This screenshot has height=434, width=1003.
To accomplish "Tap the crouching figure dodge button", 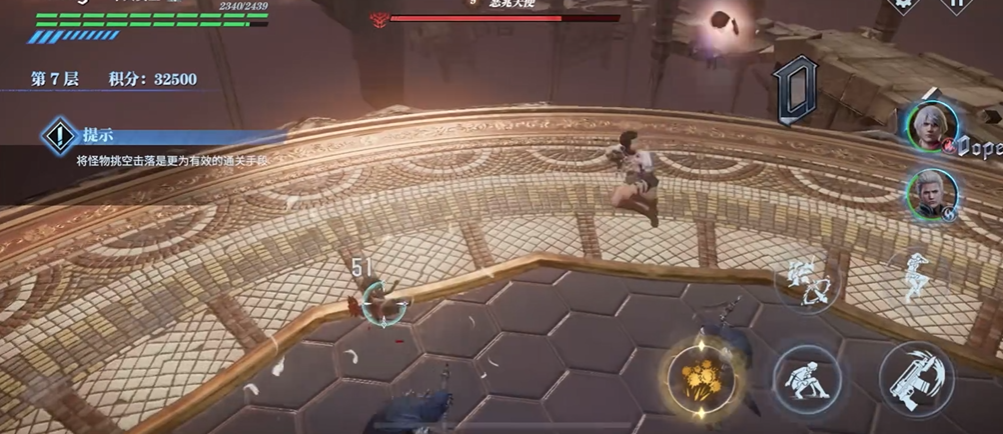I will click(806, 379).
